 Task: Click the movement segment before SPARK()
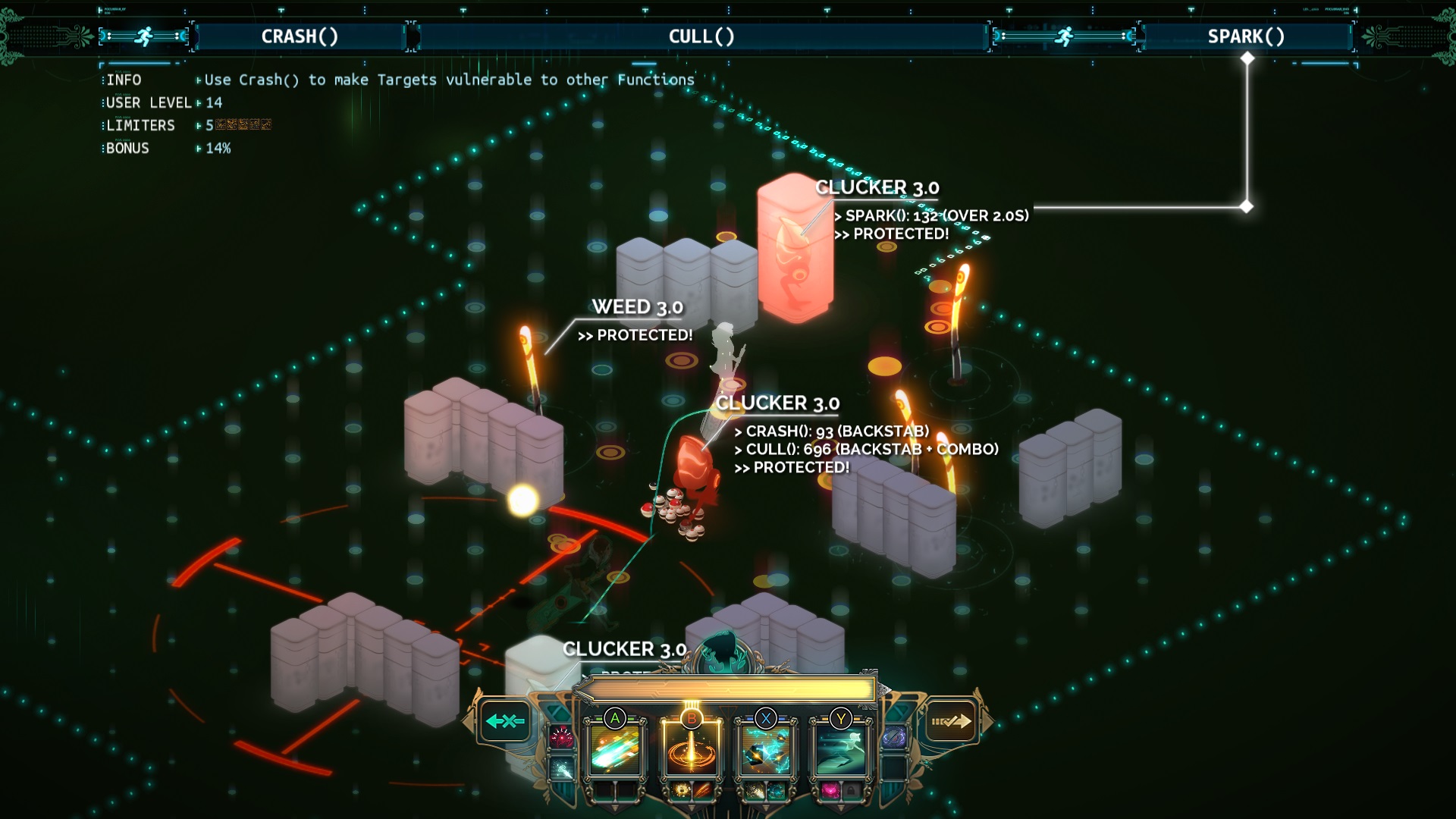pyautogui.click(x=1065, y=36)
